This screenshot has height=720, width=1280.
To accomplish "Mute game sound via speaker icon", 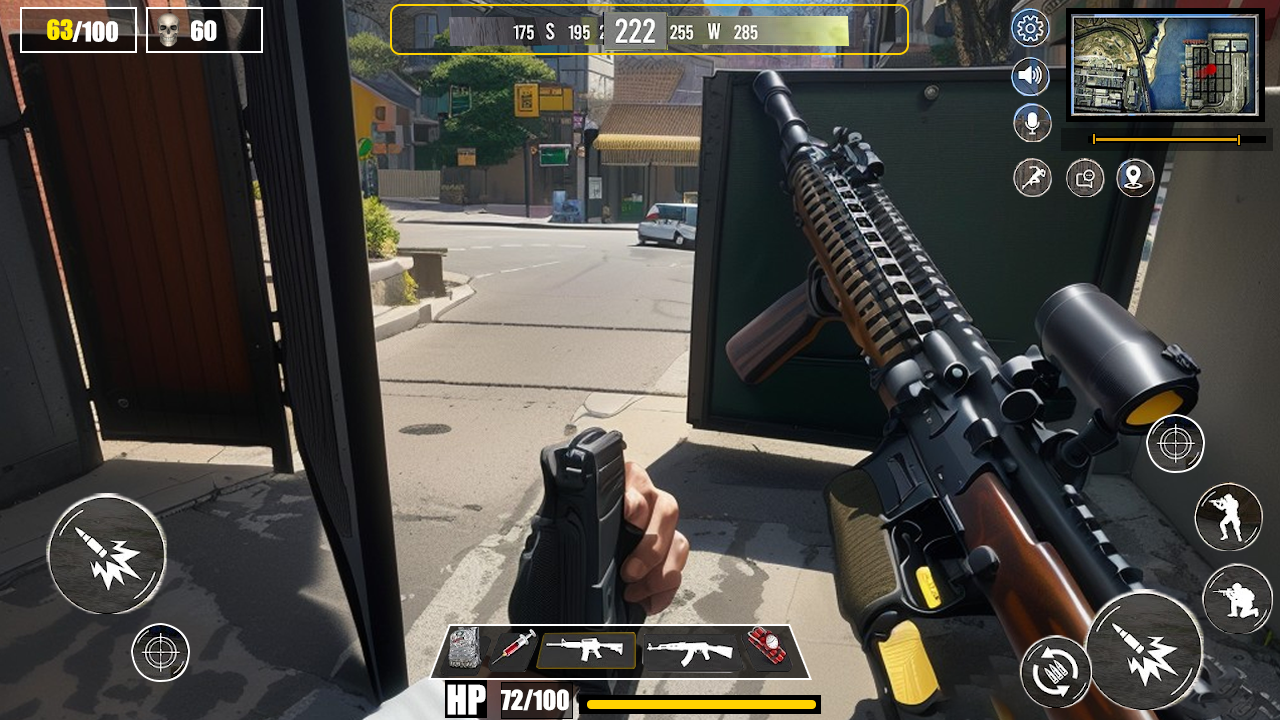I will point(1030,75).
